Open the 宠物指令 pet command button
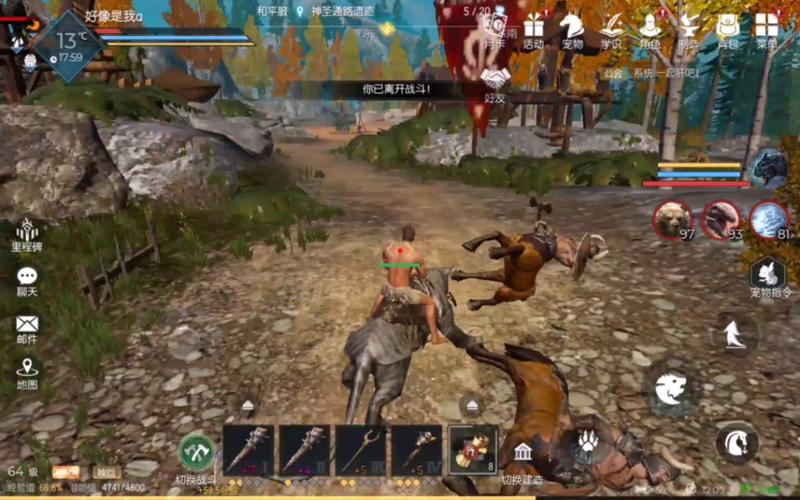800x500 pixels. click(770, 275)
